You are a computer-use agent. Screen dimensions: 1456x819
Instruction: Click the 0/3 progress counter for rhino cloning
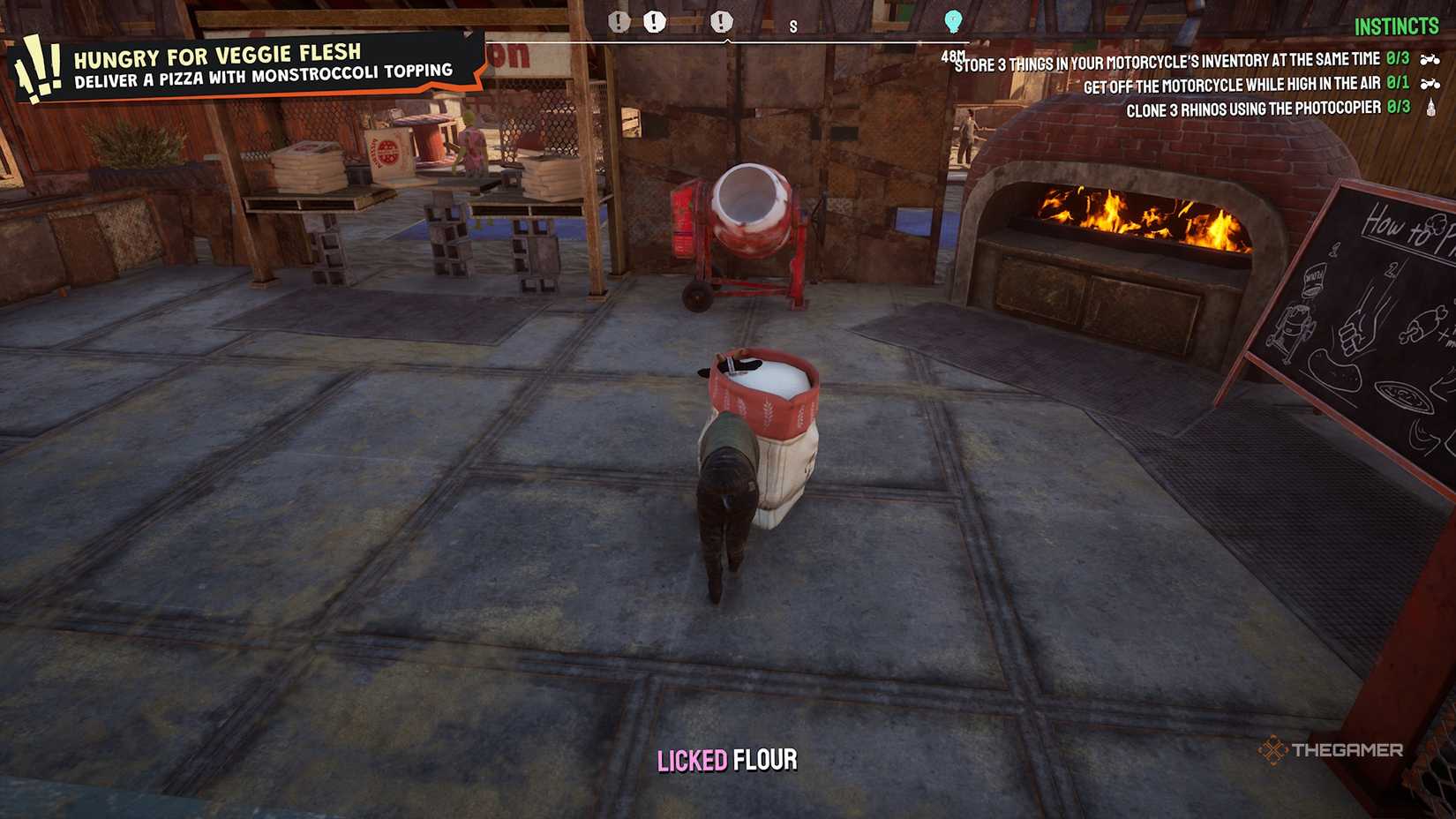pyautogui.click(x=1400, y=106)
